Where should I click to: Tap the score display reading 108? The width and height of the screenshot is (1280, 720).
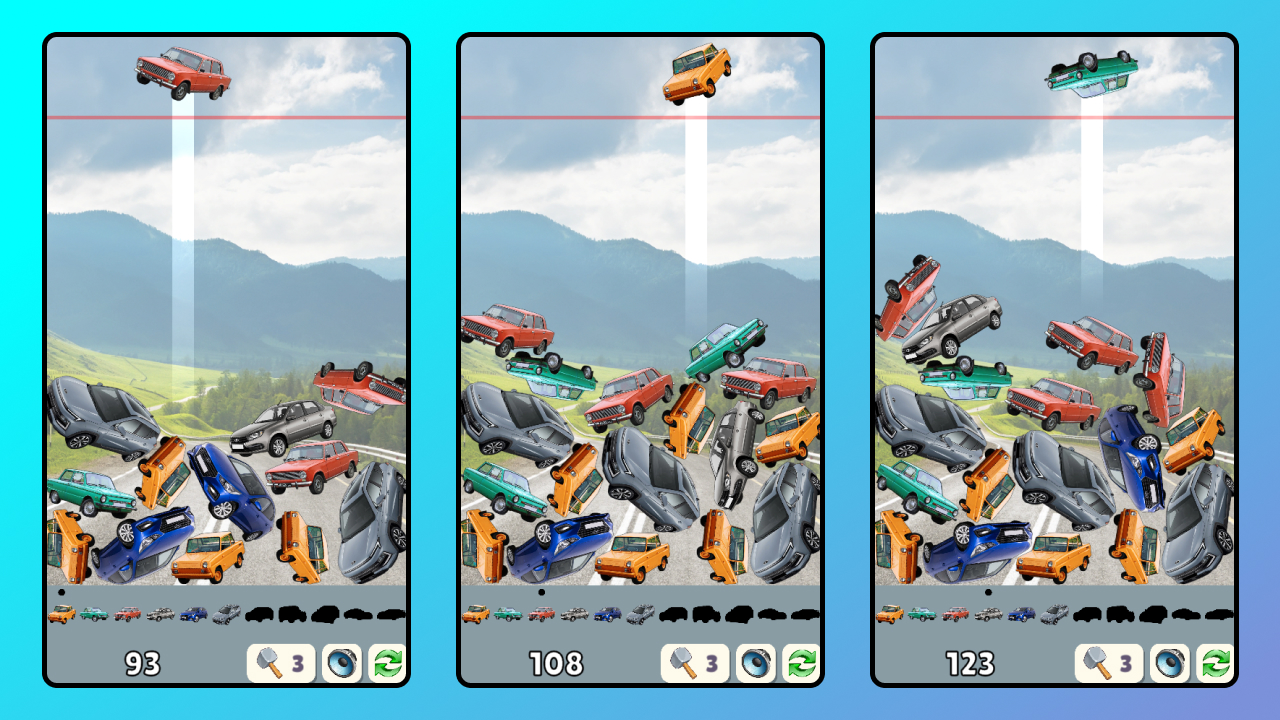point(558,661)
